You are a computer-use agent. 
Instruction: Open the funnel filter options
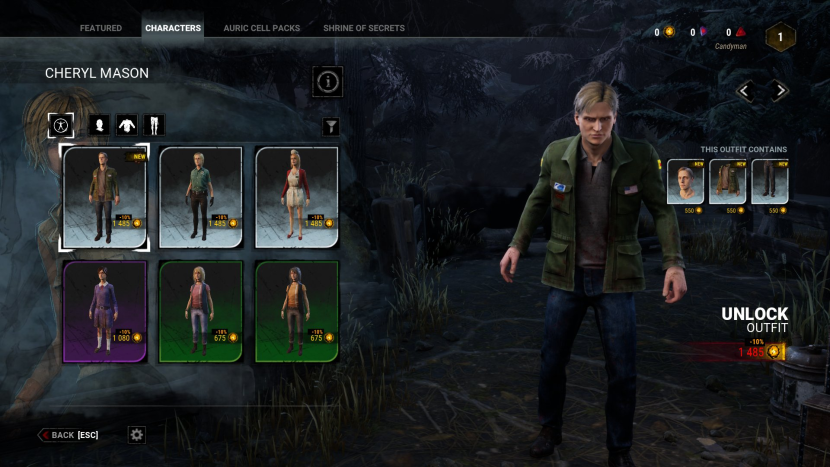click(331, 127)
